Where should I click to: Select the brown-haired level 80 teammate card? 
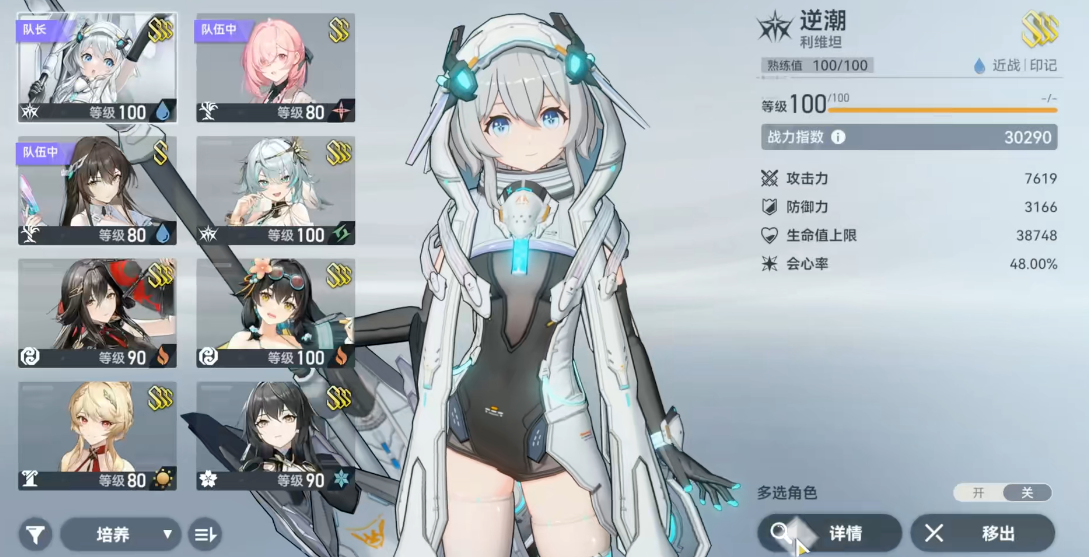97,191
